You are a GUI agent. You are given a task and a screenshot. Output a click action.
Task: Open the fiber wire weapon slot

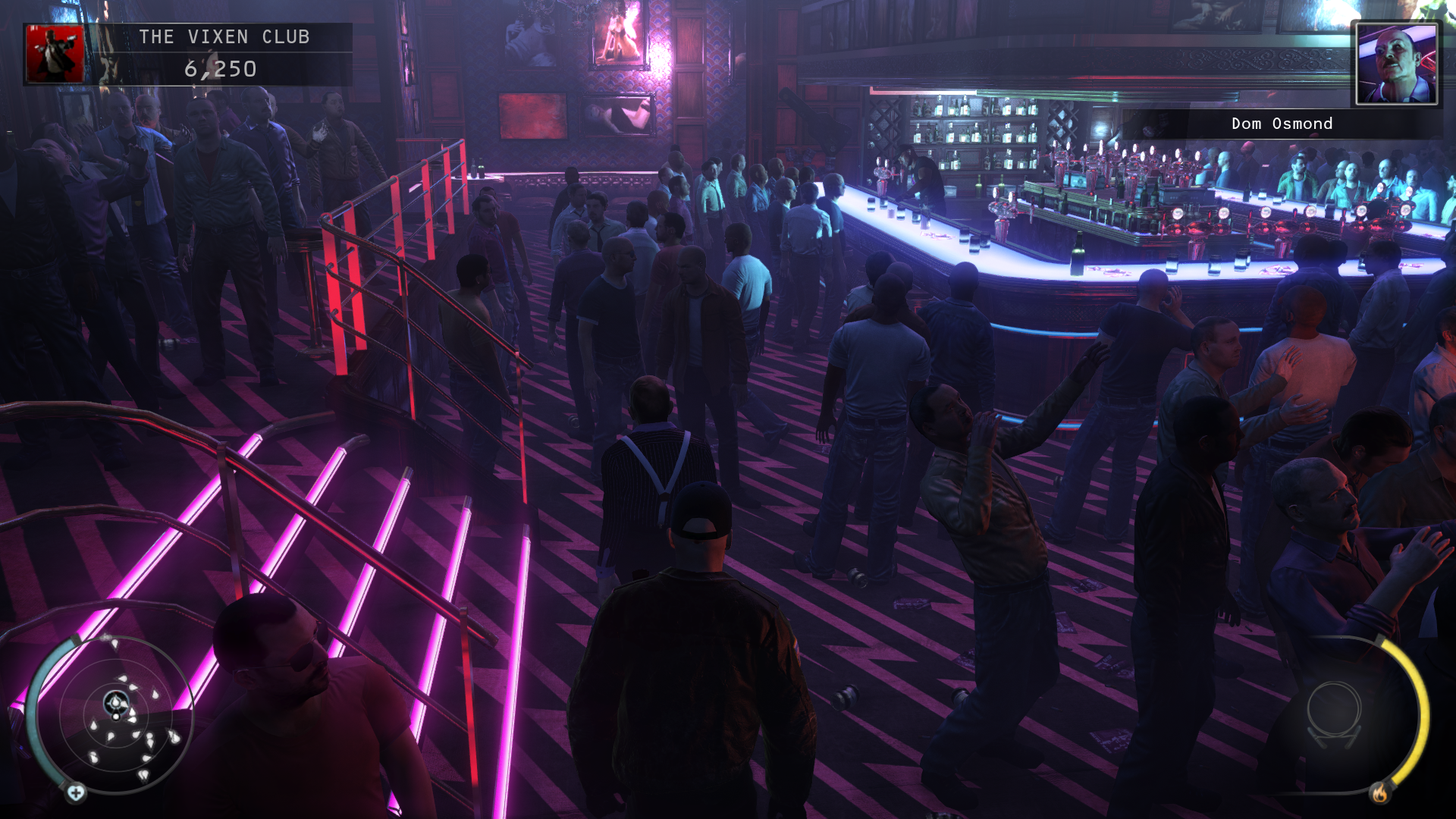1334,715
